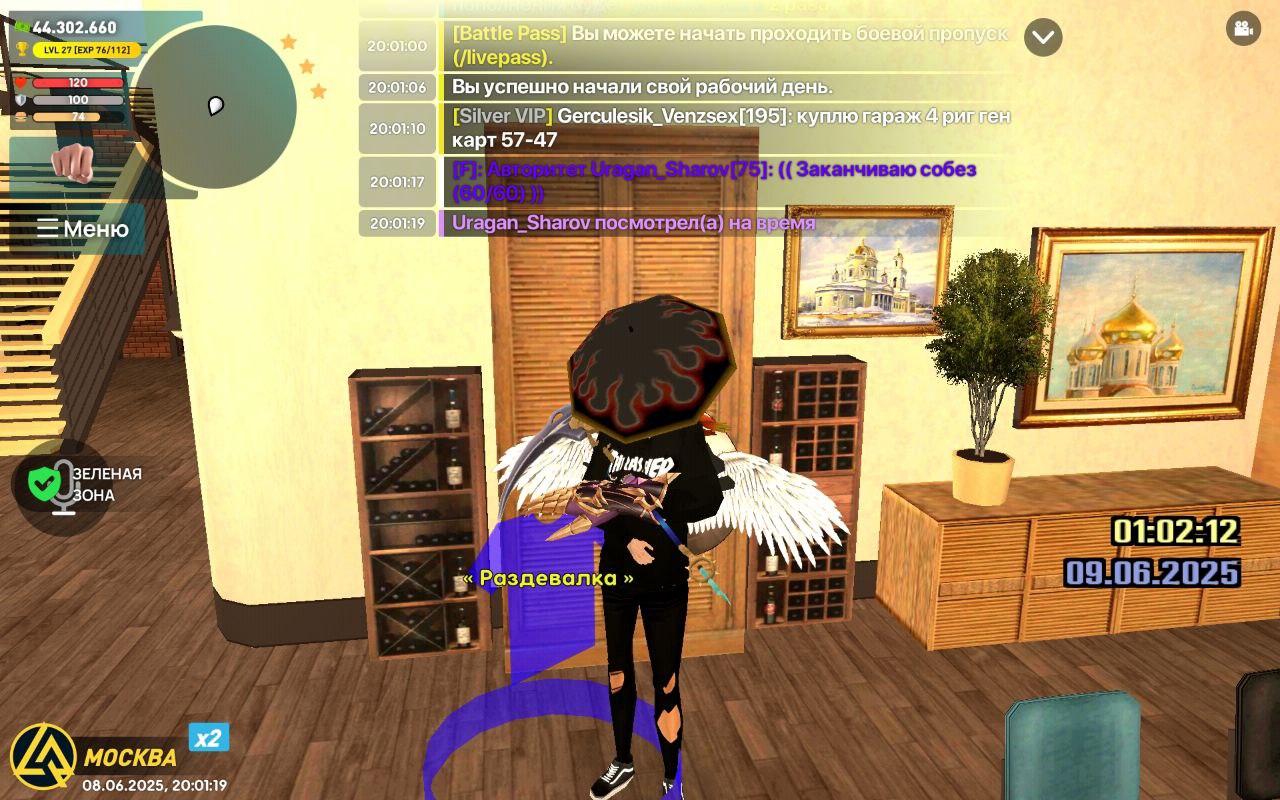The height and width of the screenshot is (800, 1280).
Task: Click the hunger bar showing 74
Action: pyautogui.click(x=66, y=116)
